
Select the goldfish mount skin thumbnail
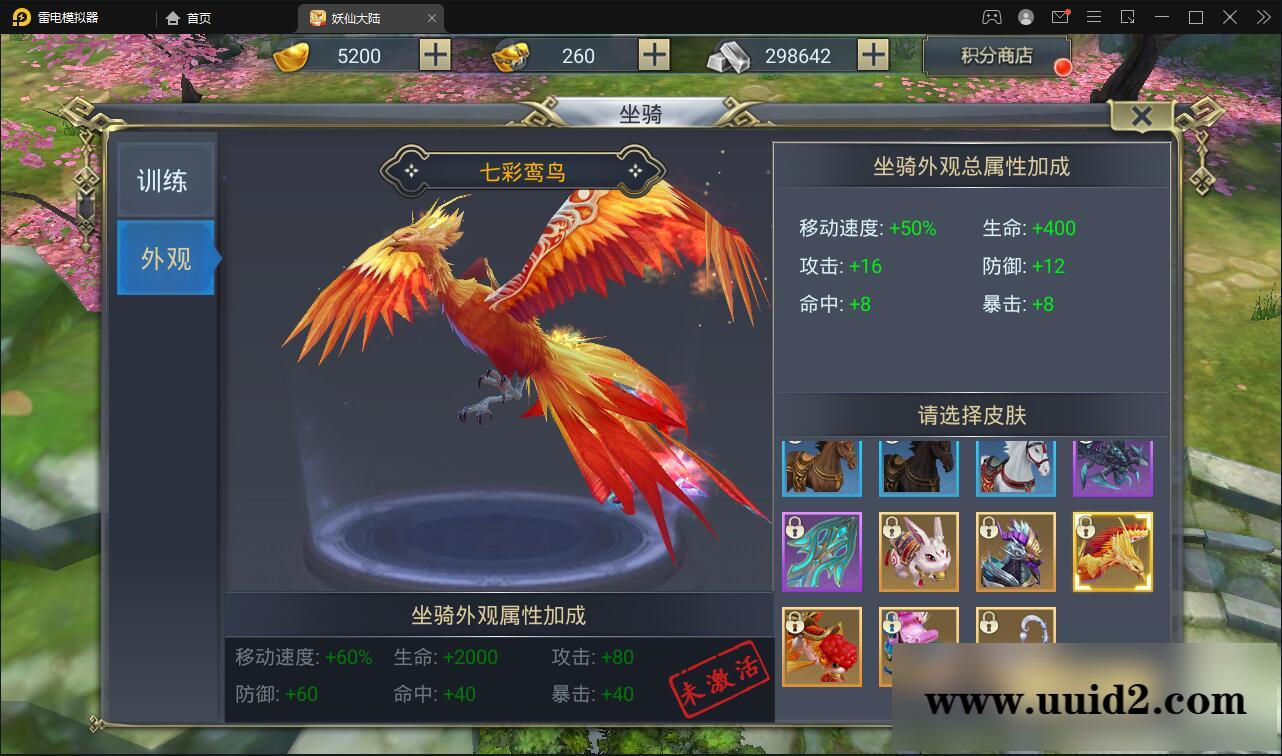[822, 645]
